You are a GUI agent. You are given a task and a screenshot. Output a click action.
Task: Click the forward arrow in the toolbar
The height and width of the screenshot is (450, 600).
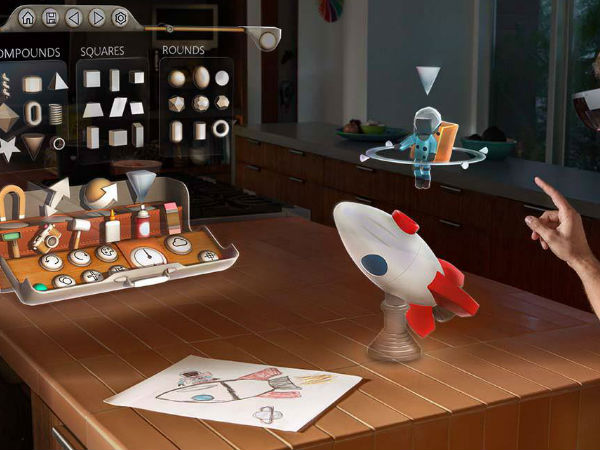pyautogui.click(x=96, y=17)
